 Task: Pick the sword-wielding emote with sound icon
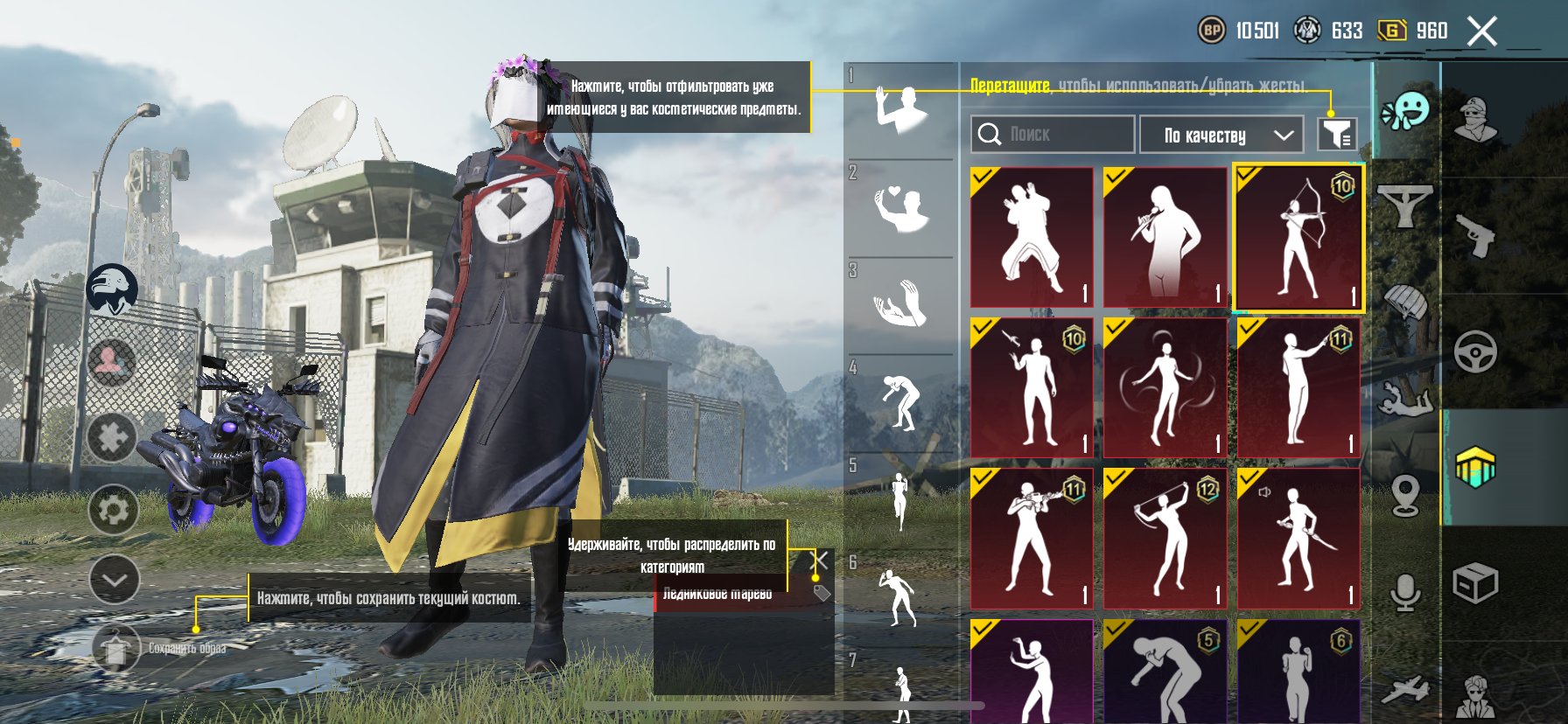(1298, 538)
